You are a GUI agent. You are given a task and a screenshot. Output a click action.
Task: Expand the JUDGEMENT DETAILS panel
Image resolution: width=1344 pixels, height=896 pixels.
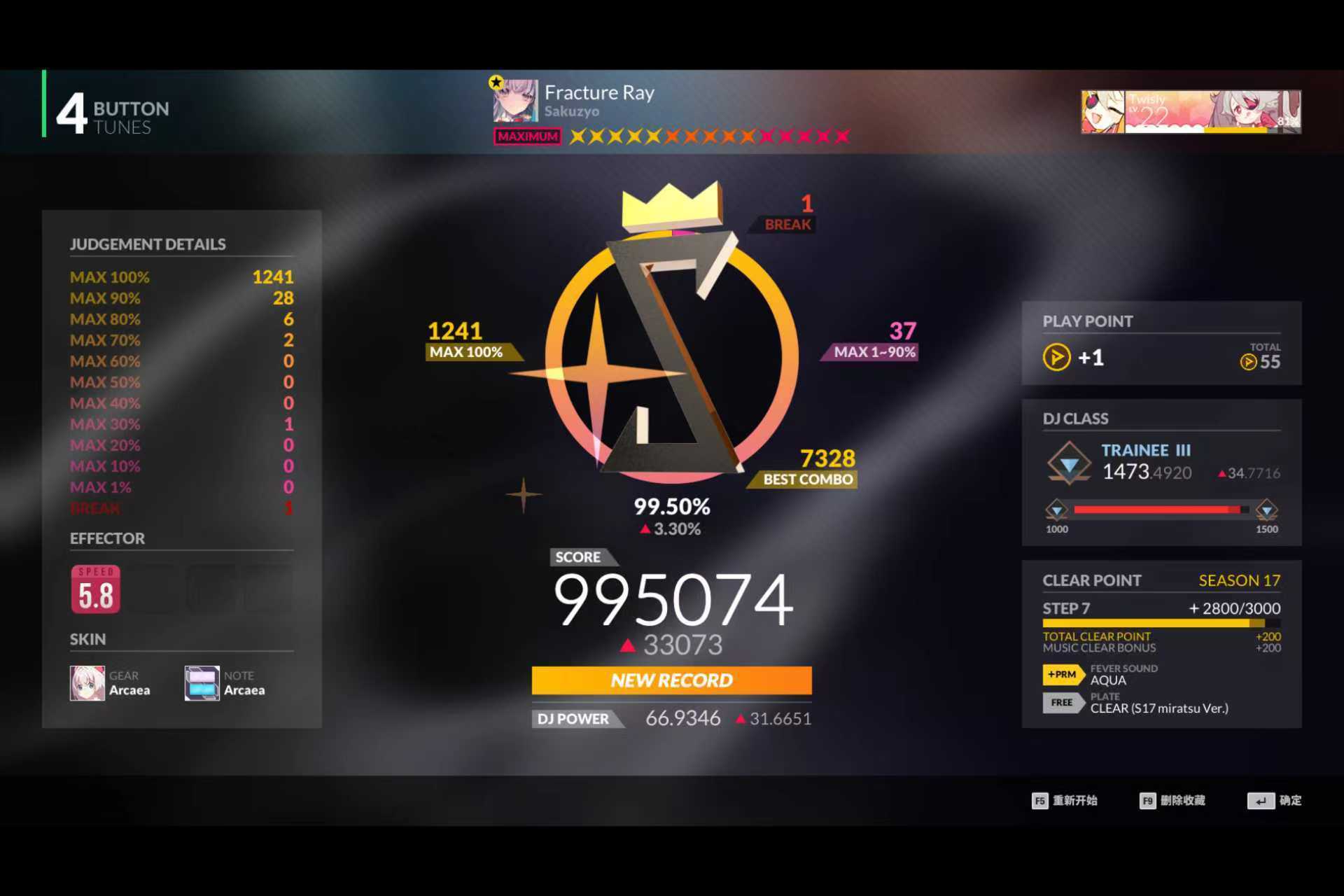point(147,244)
